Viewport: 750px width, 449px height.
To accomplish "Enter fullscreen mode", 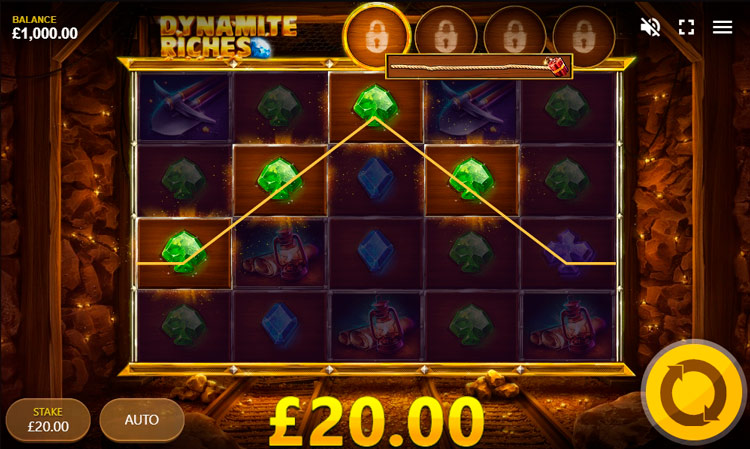I will coord(686,27).
